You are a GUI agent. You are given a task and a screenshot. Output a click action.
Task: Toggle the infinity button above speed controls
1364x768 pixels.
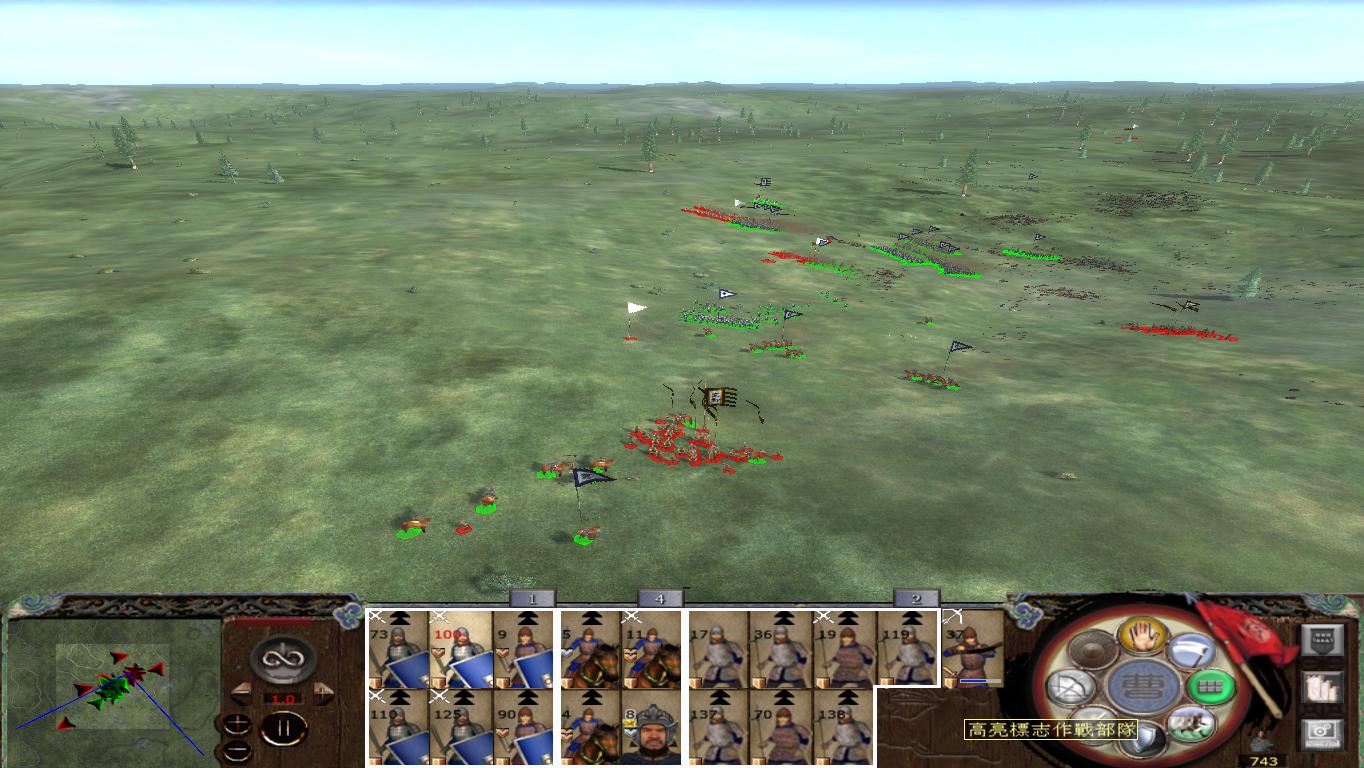[x=281, y=657]
